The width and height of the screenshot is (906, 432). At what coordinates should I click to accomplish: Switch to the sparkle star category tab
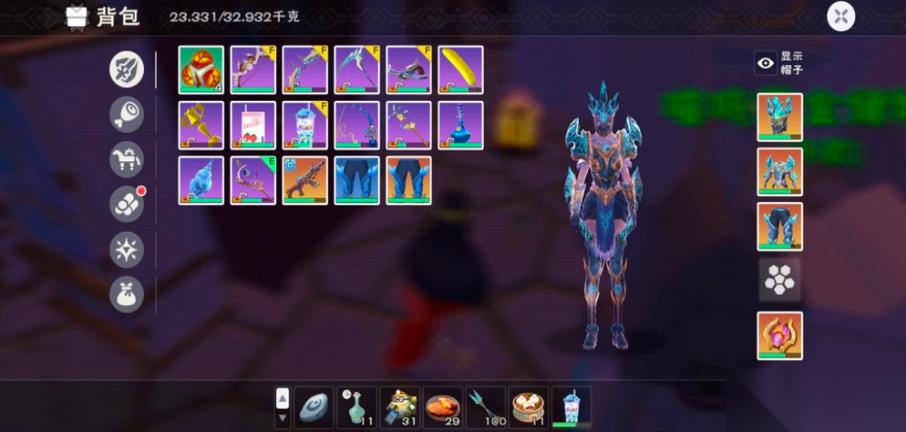127,249
